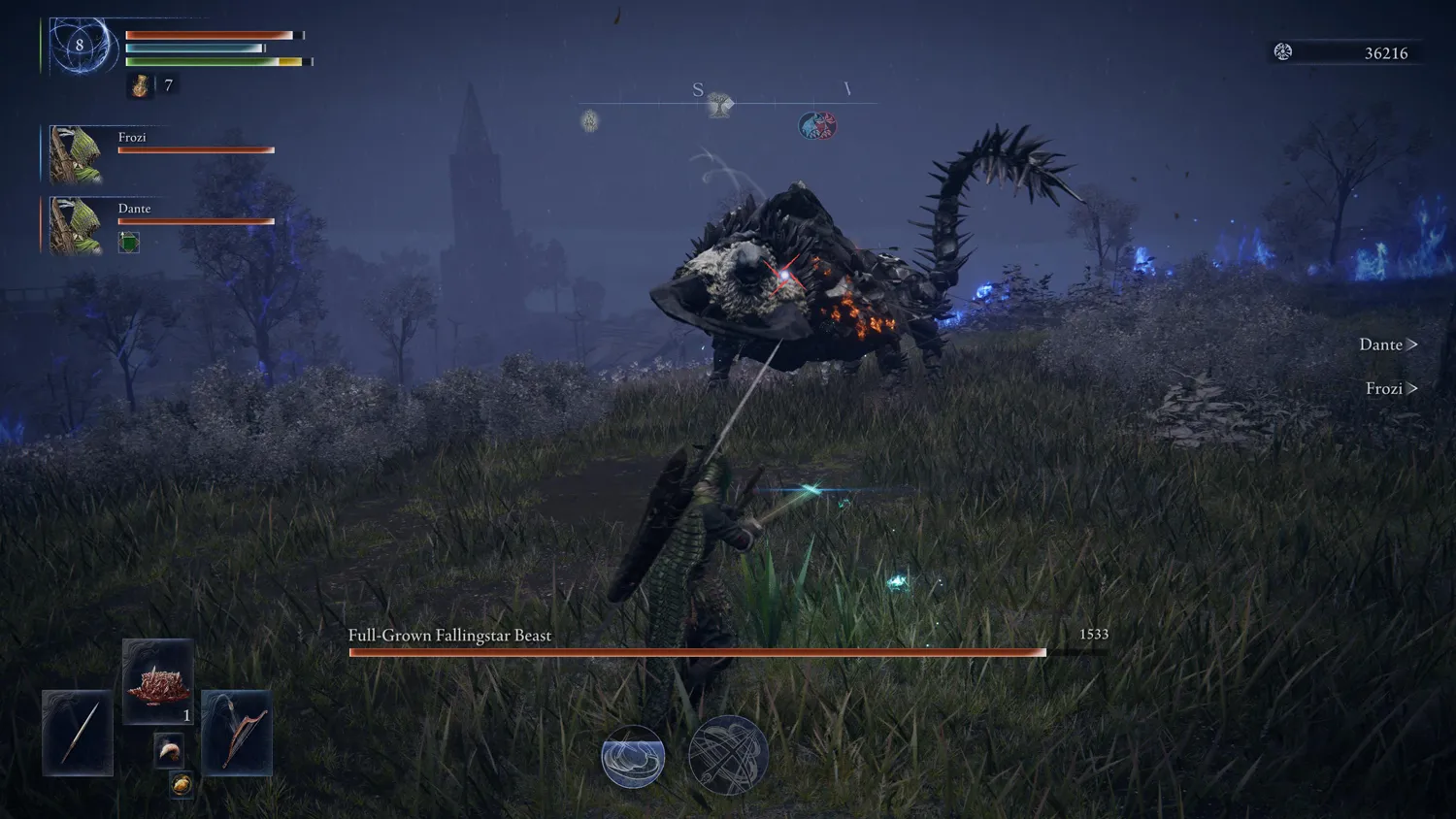Click the small claw item slot
The width and height of the screenshot is (1456, 819).
pyautogui.click(x=169, y=749)
